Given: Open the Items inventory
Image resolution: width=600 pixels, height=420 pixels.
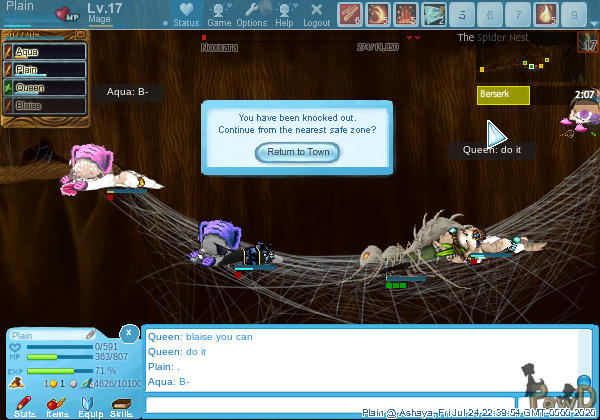Looking at the screenshot, I should 57,406.
